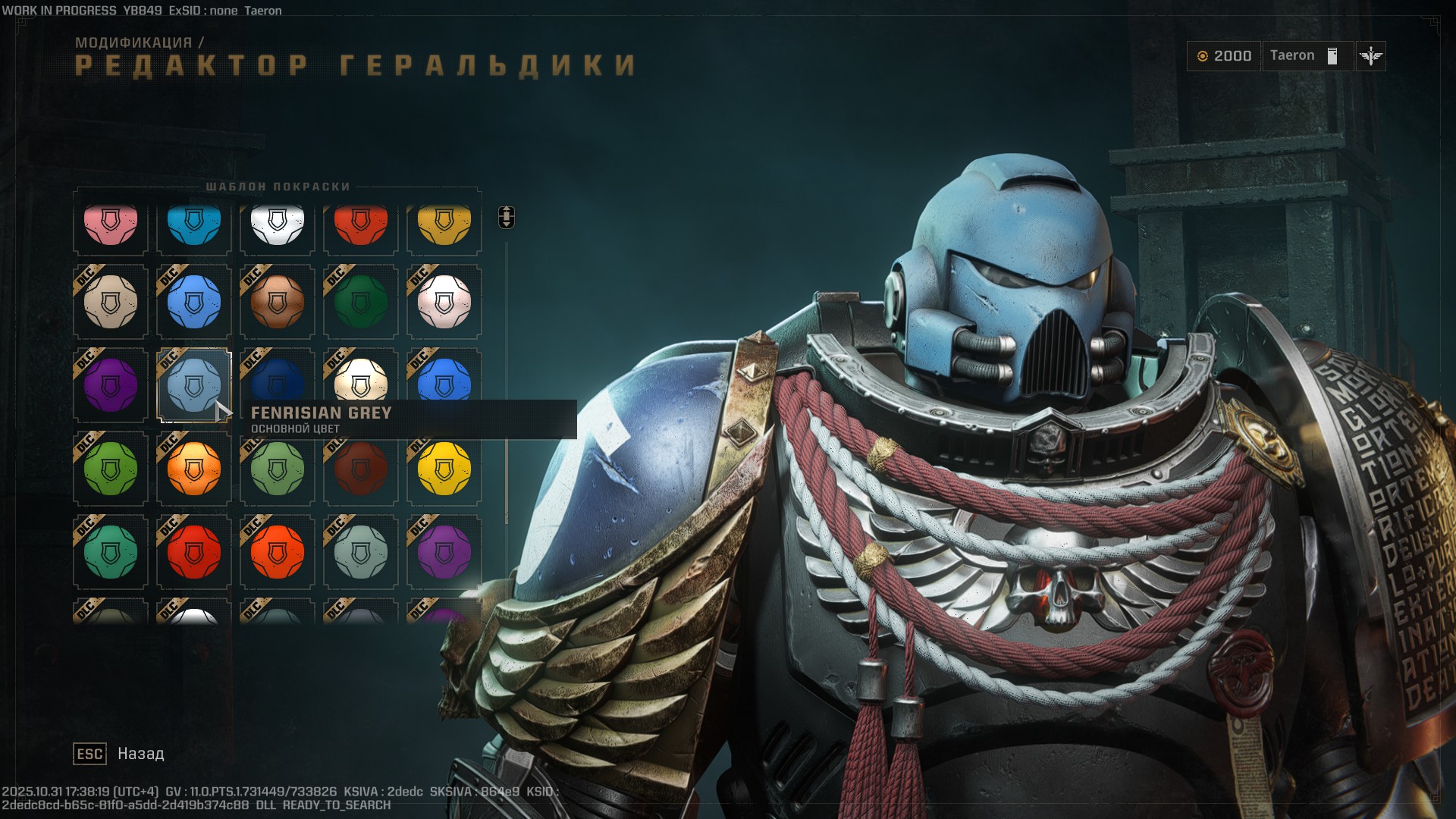Screen dimensions: 1456x819
Task: Choose the dark green DLC paint template
Action: coord(360,302)
